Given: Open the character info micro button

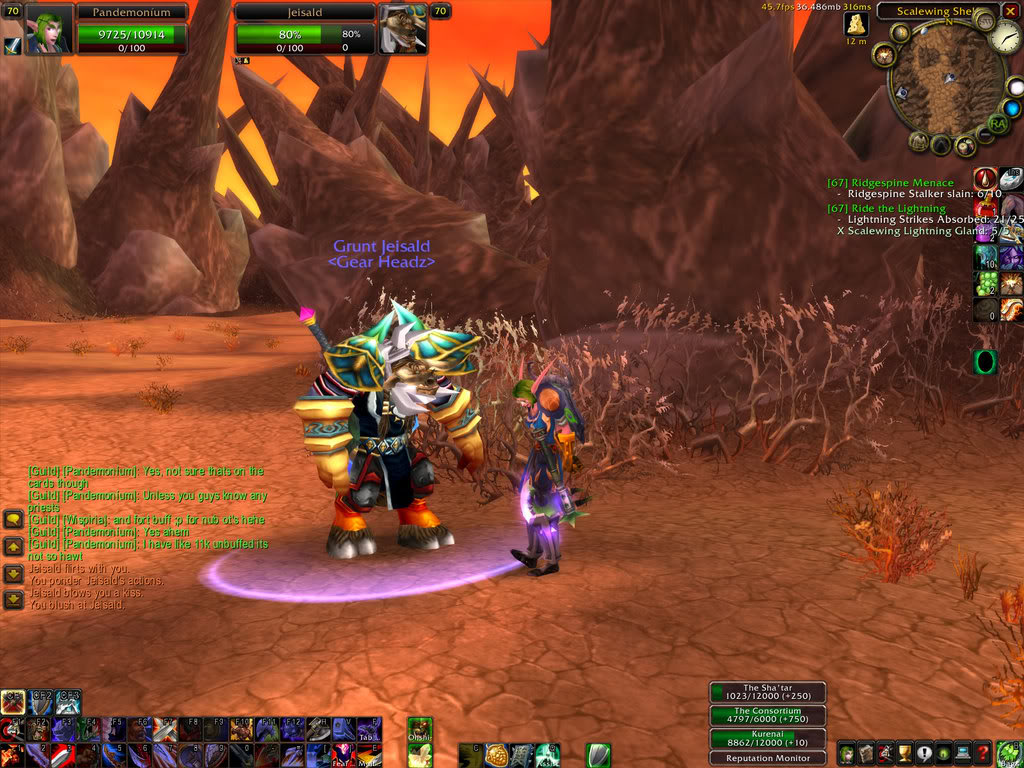Looking at the screenshot, I should (x=846, y=755).
